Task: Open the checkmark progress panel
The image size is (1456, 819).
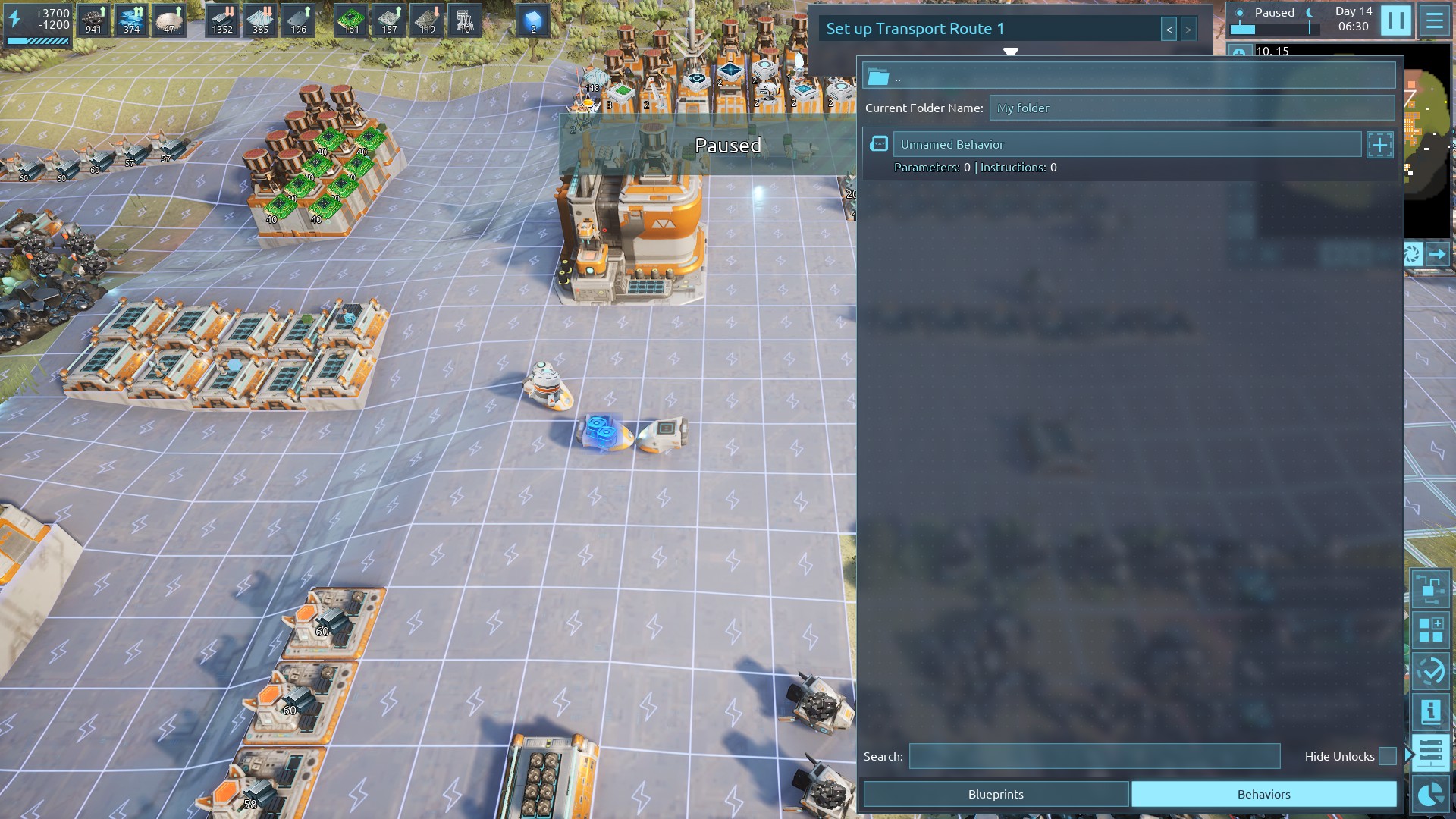Action: [x=1430, y=670]
